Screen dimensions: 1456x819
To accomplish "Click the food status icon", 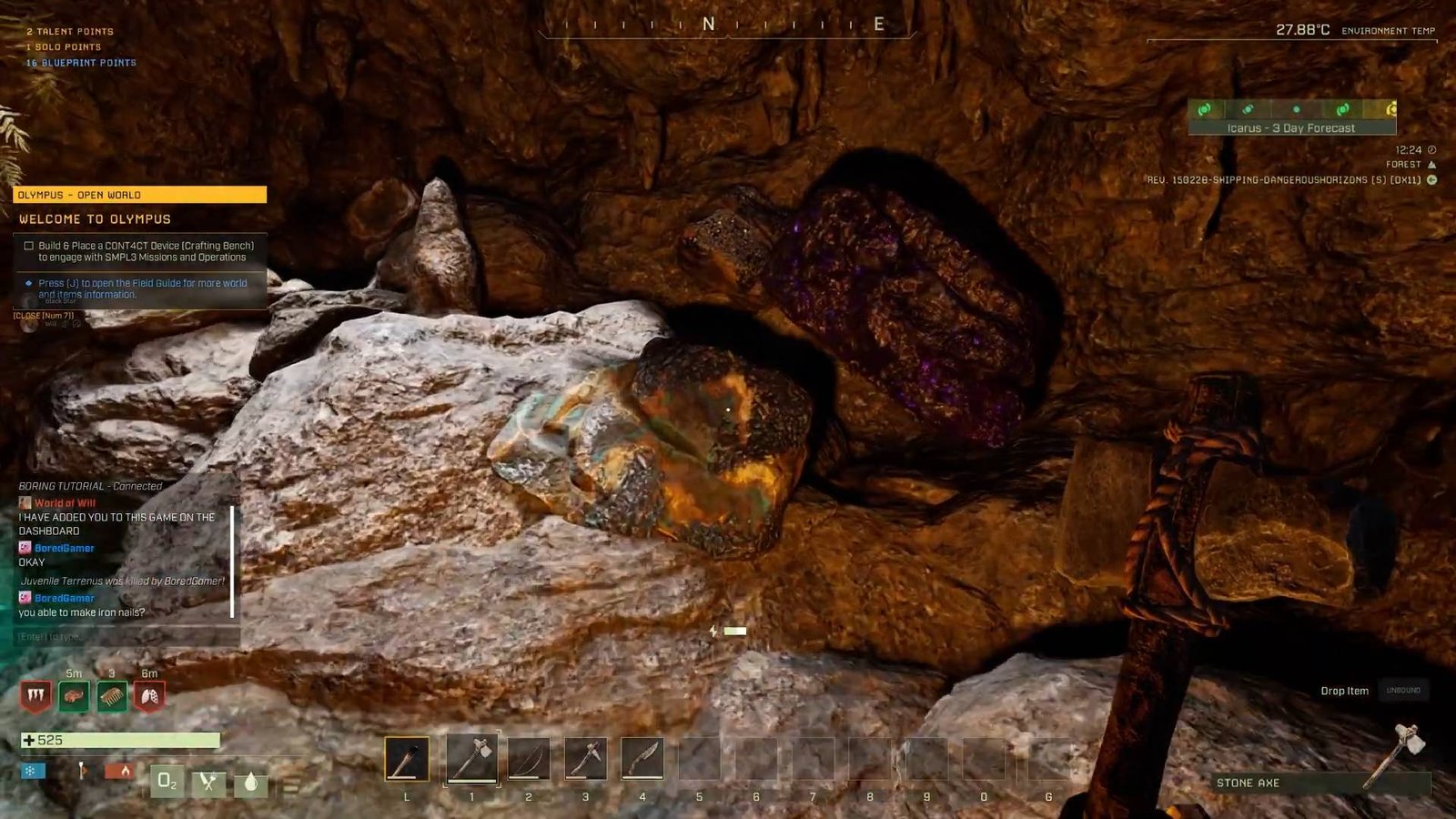I will coord(208,781).
